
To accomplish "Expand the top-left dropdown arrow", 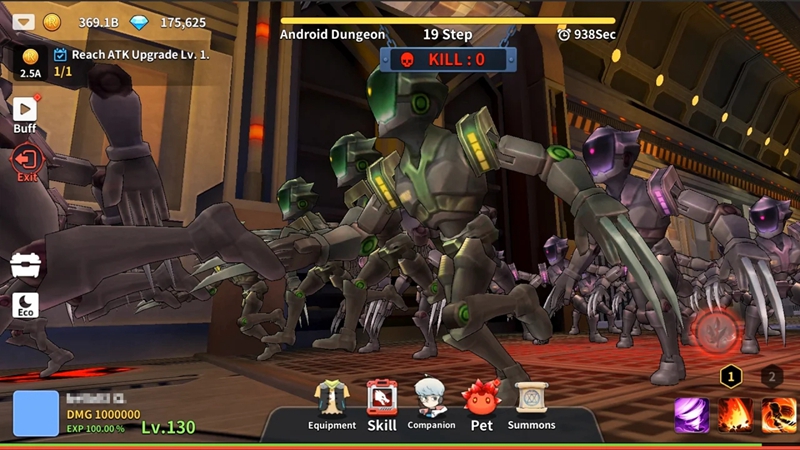I will [24, 22].
